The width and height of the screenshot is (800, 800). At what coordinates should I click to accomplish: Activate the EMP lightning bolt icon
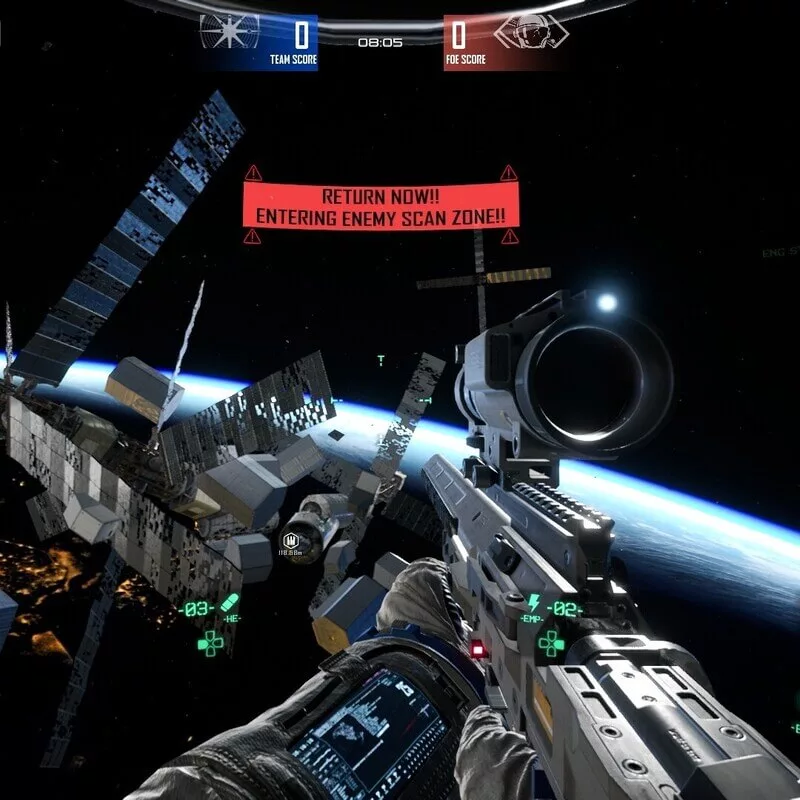pos(534,603)
